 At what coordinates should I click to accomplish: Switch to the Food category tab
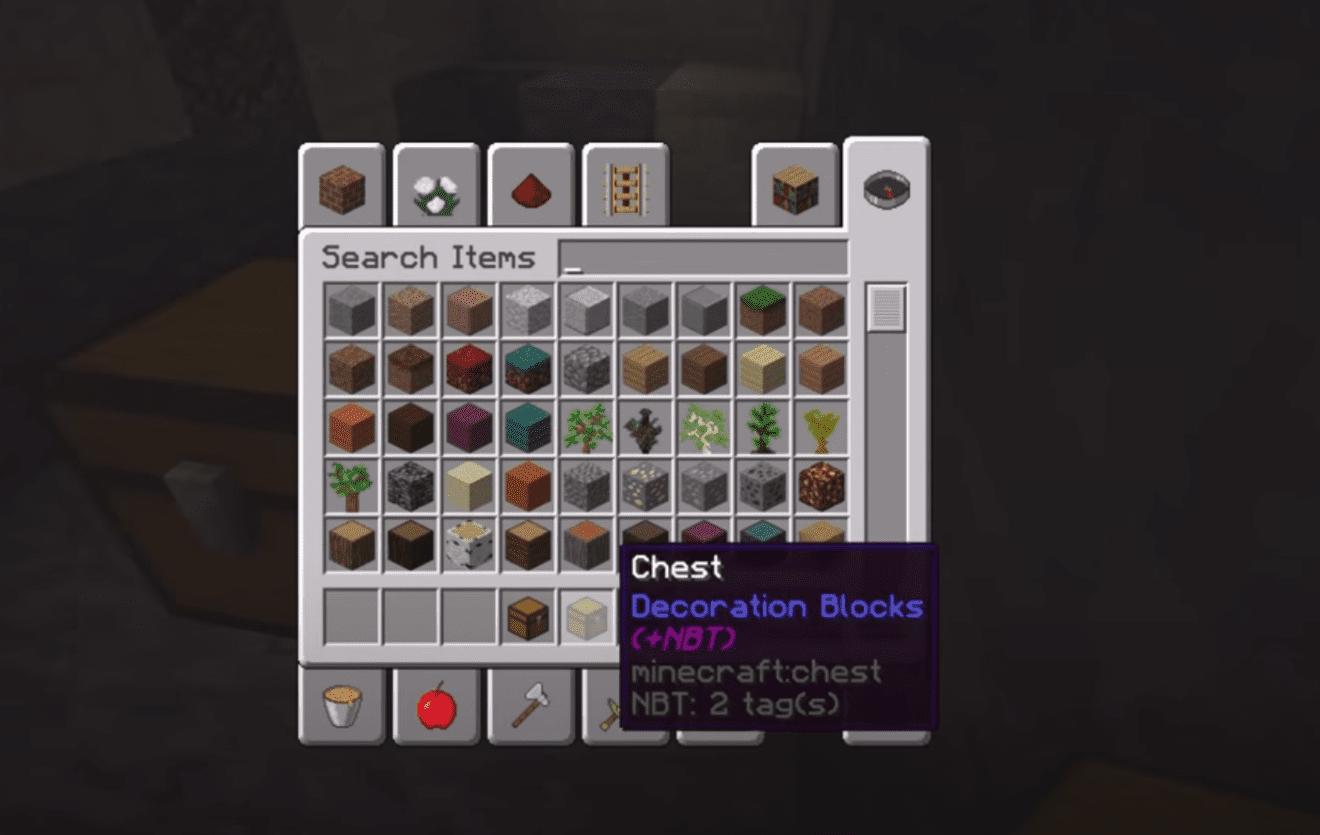(436, 707)
